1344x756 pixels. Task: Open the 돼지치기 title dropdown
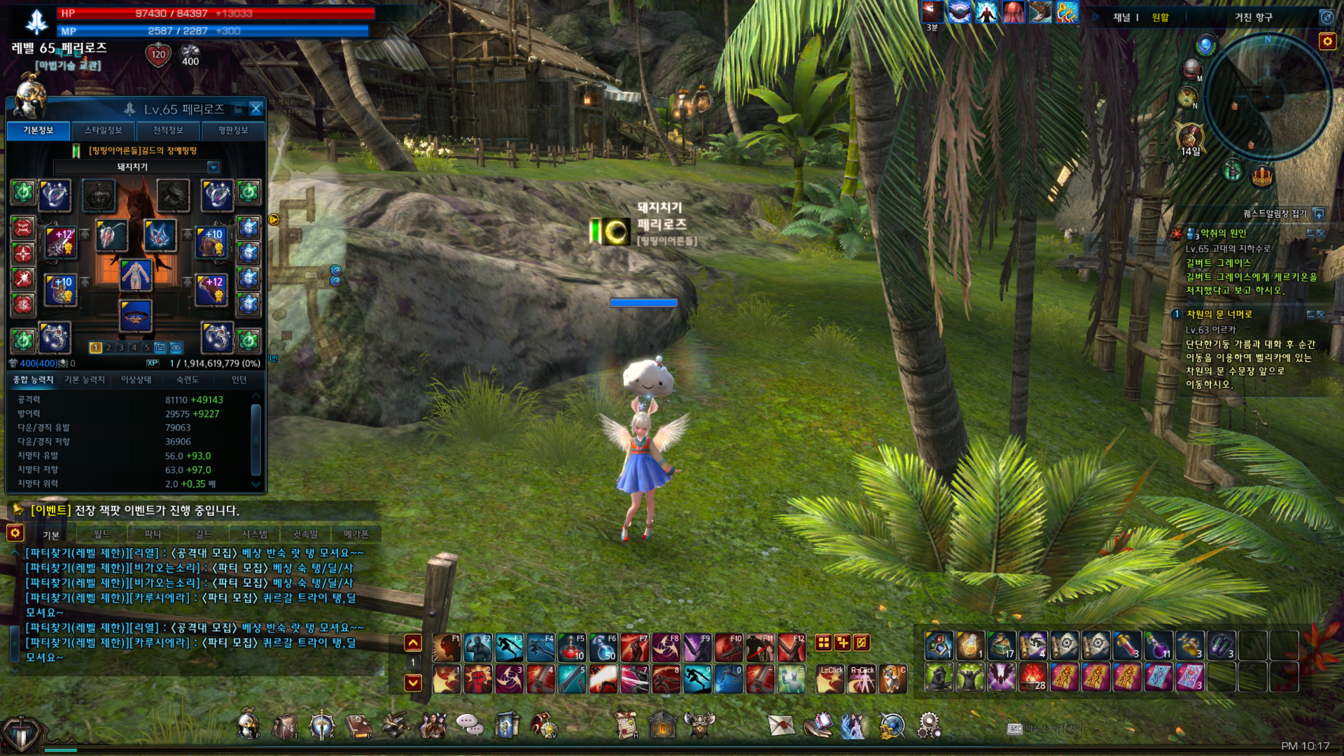point(213,167)
